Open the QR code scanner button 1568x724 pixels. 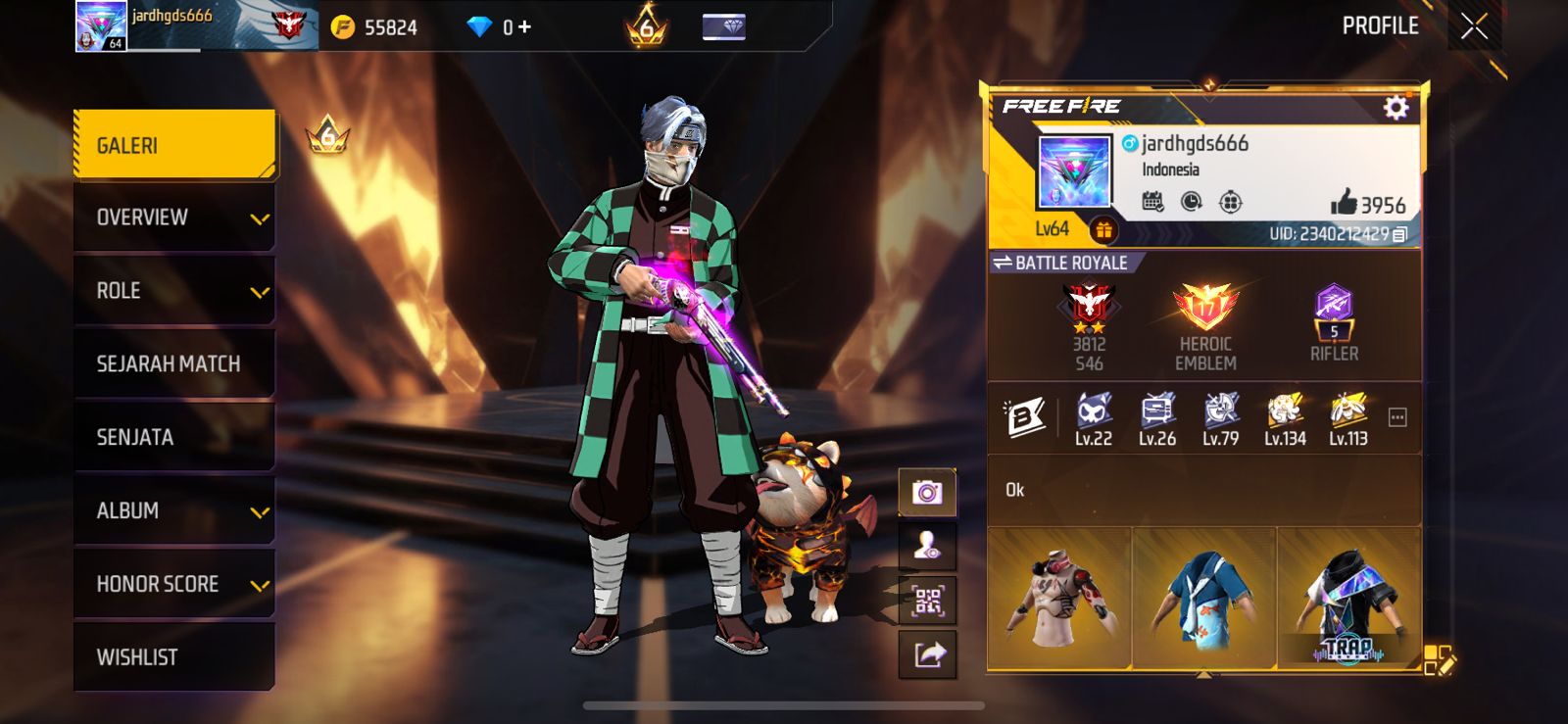pos(927,600)
